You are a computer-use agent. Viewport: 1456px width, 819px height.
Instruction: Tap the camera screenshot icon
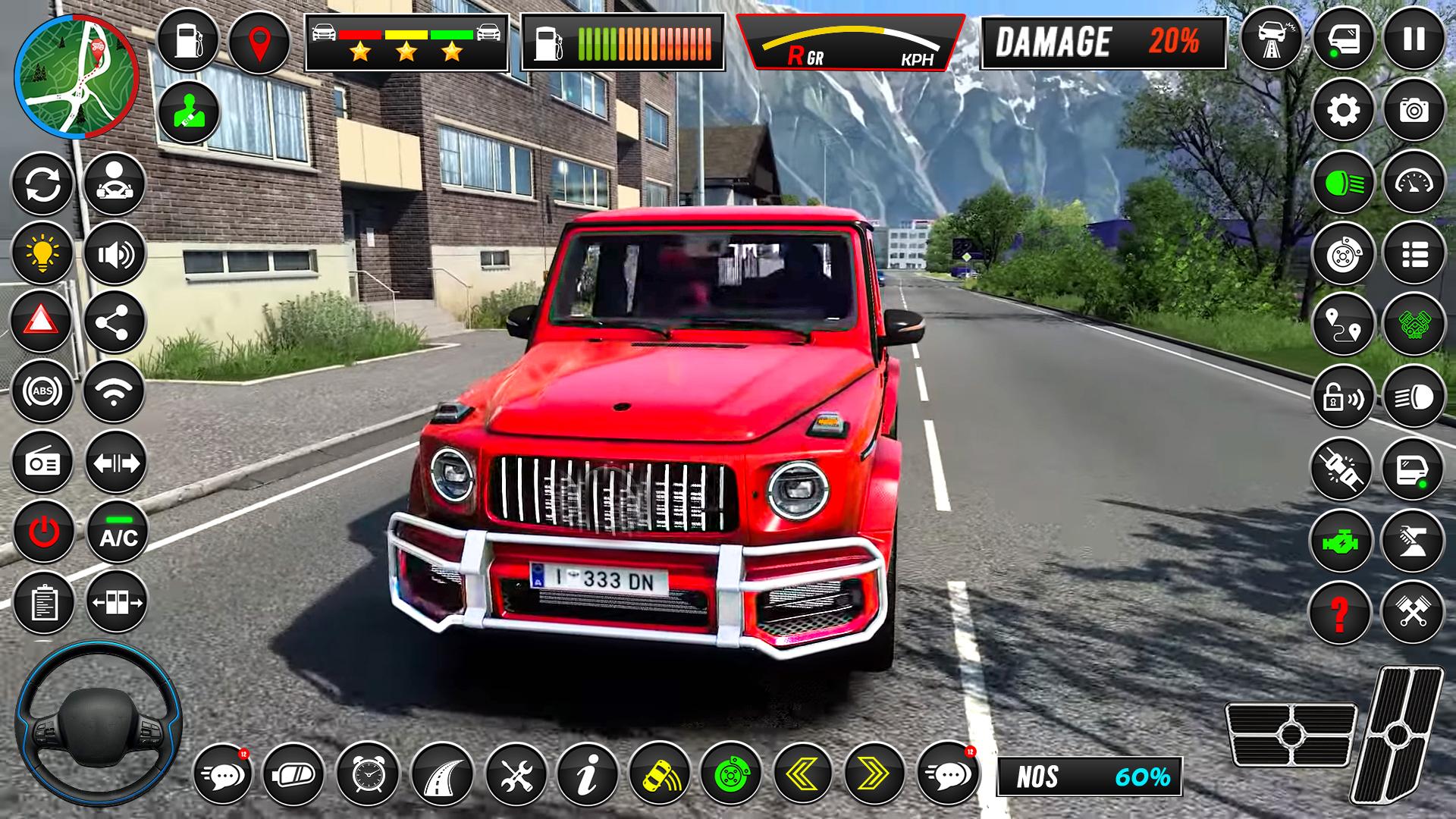1414,111
